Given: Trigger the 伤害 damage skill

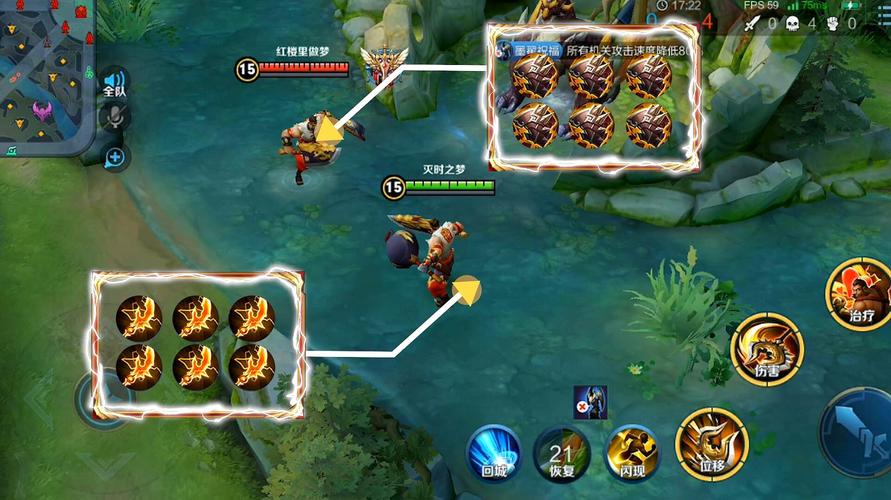Looking at the screenshot, I should [x=767, y=350].
